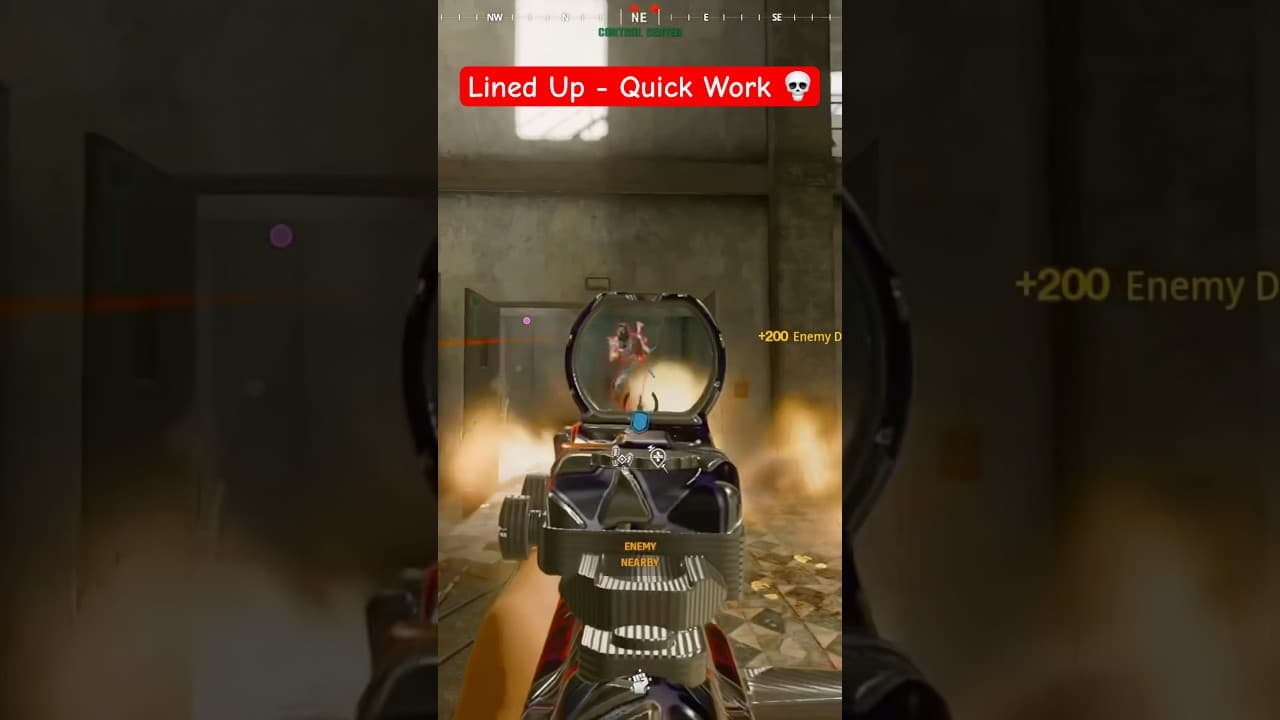The image size is (1280, 720).
Task: Click the vertical heading indicator line under NE
Action: point(658,16)
